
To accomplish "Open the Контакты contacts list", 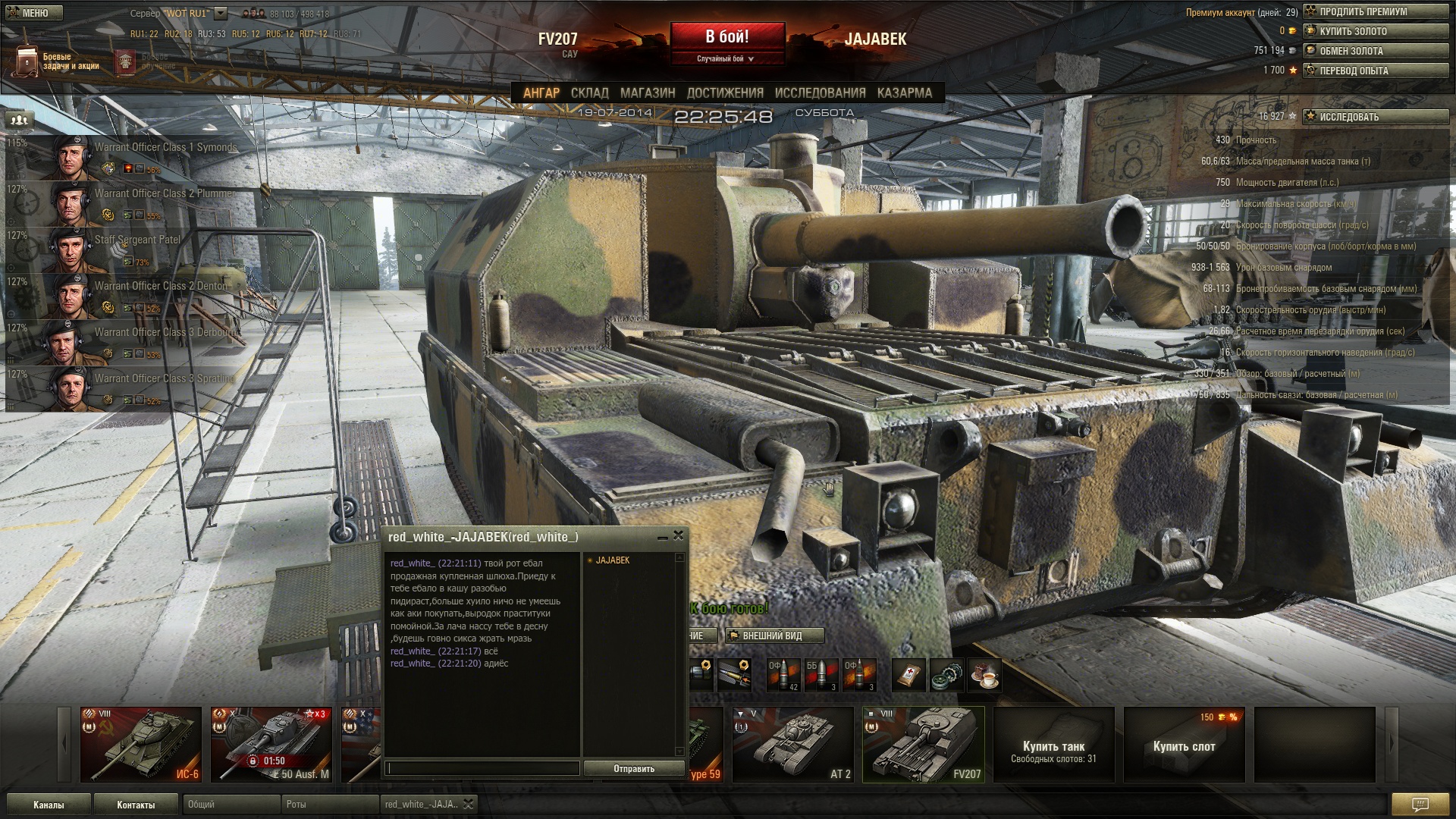I will click(136, 805).
